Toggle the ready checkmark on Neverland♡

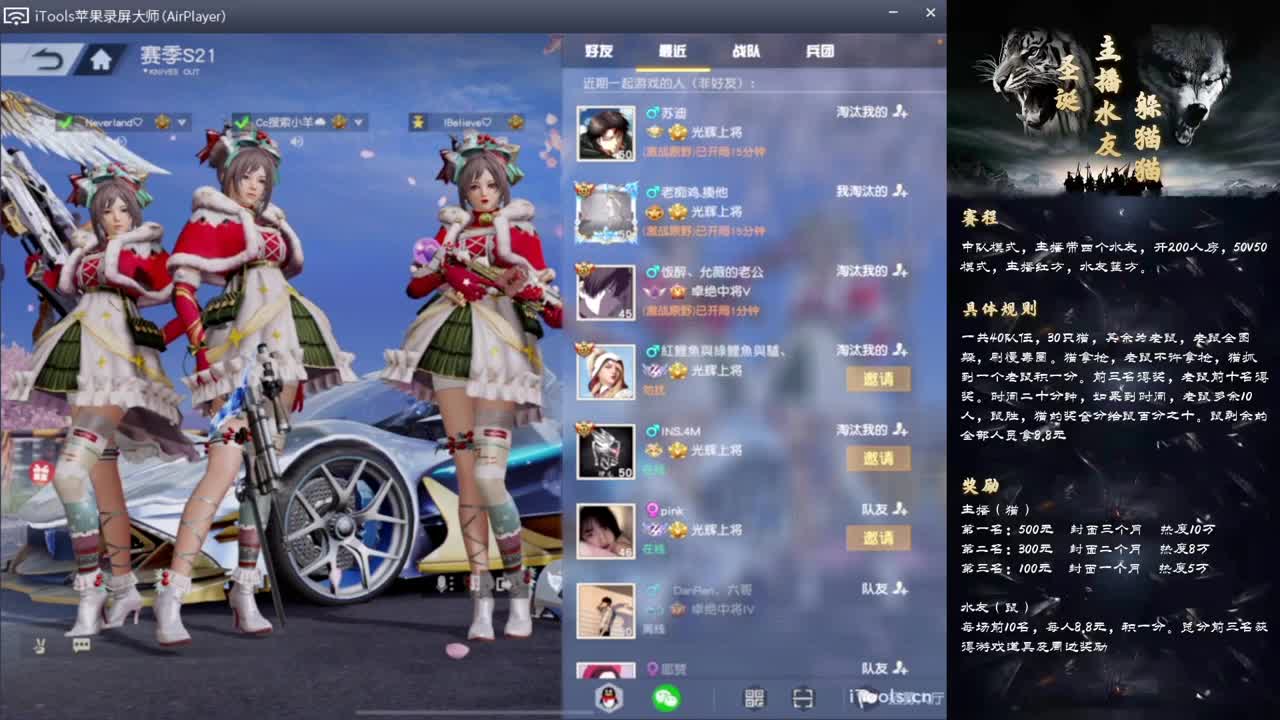(67, 122)
